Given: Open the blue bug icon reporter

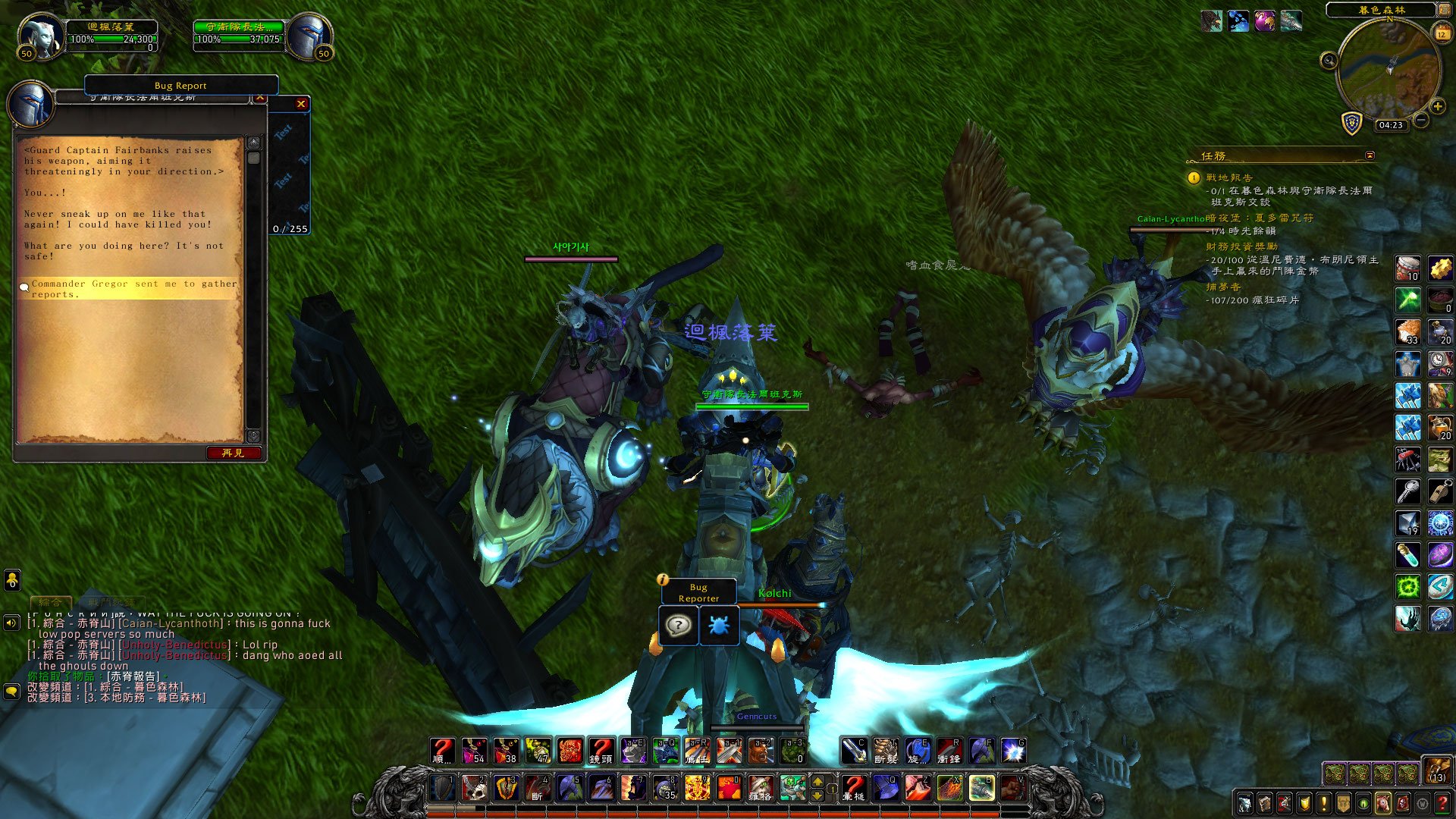Looking at the screenshot, I should click(x=718, y=626).
